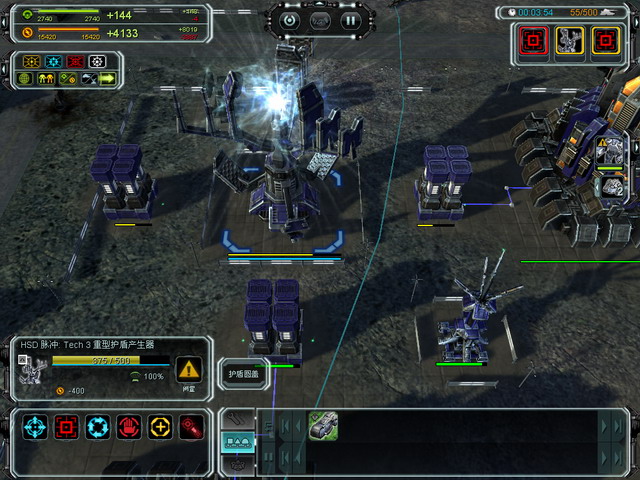This screenshot has height=480, width=640.
Task: Activate the blue move order crosshair icon
Action: [x=37, y=427]
